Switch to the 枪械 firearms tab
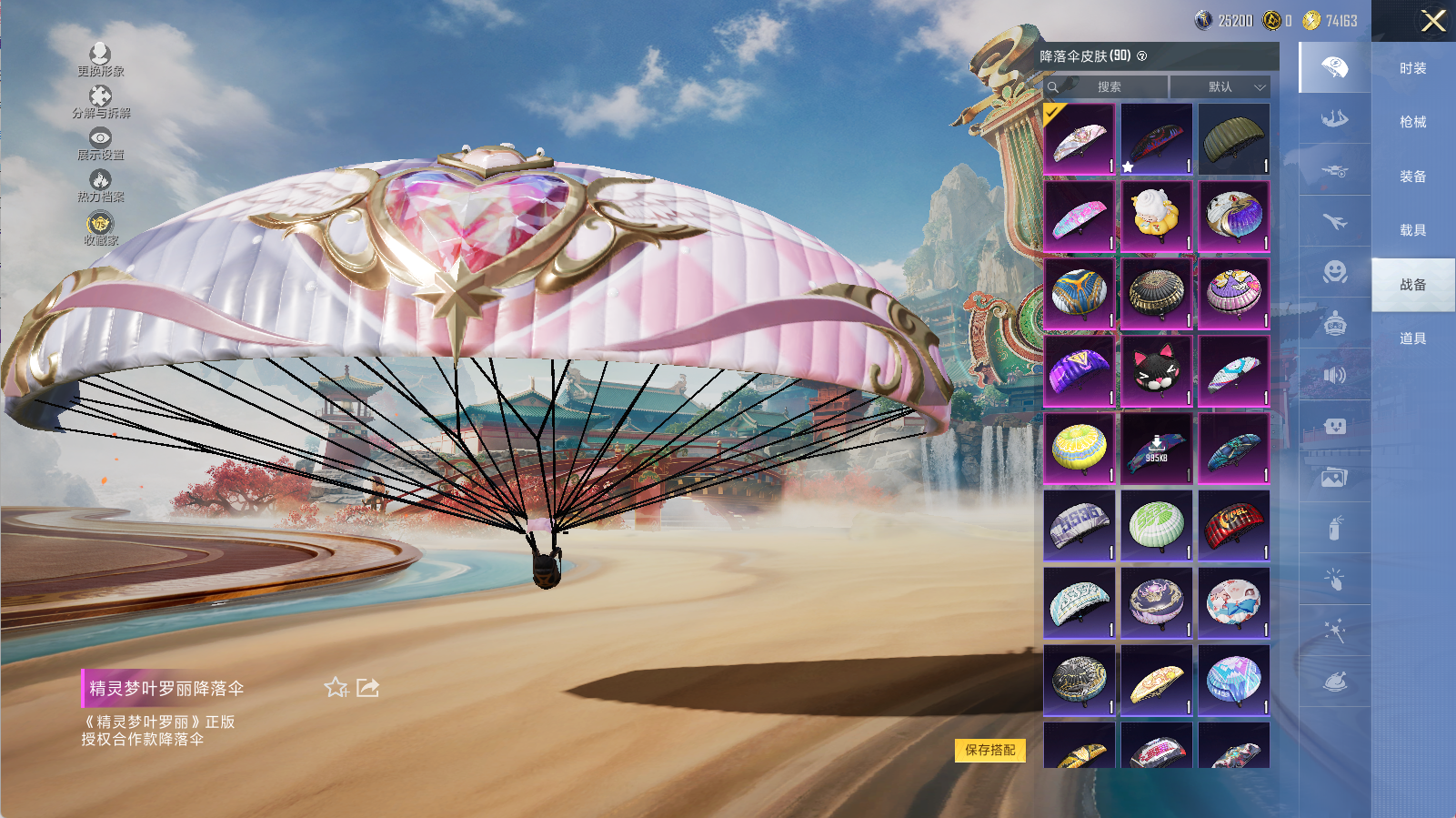1456x818 pixels. [x=1412, y=122]
